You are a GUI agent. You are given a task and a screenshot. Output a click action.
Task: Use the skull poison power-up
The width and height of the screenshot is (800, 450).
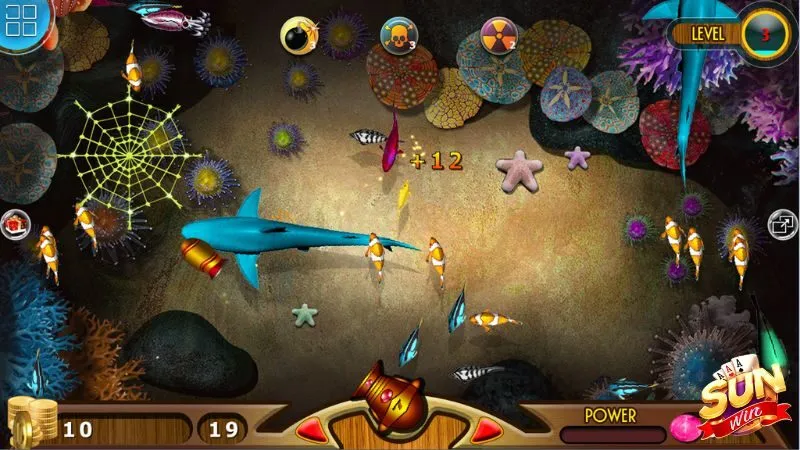[398, 36]
